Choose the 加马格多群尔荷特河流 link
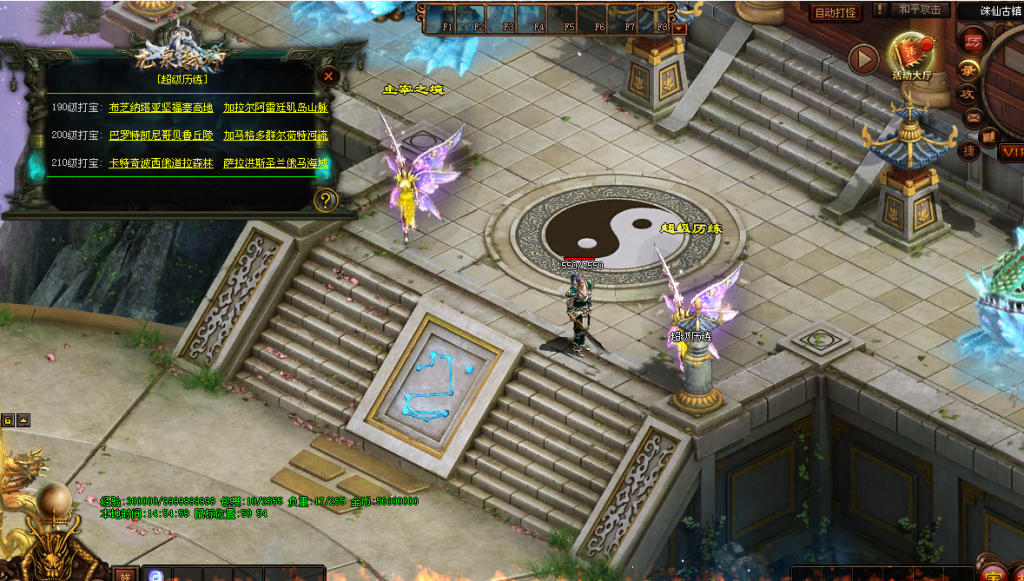 coord(275,134)
